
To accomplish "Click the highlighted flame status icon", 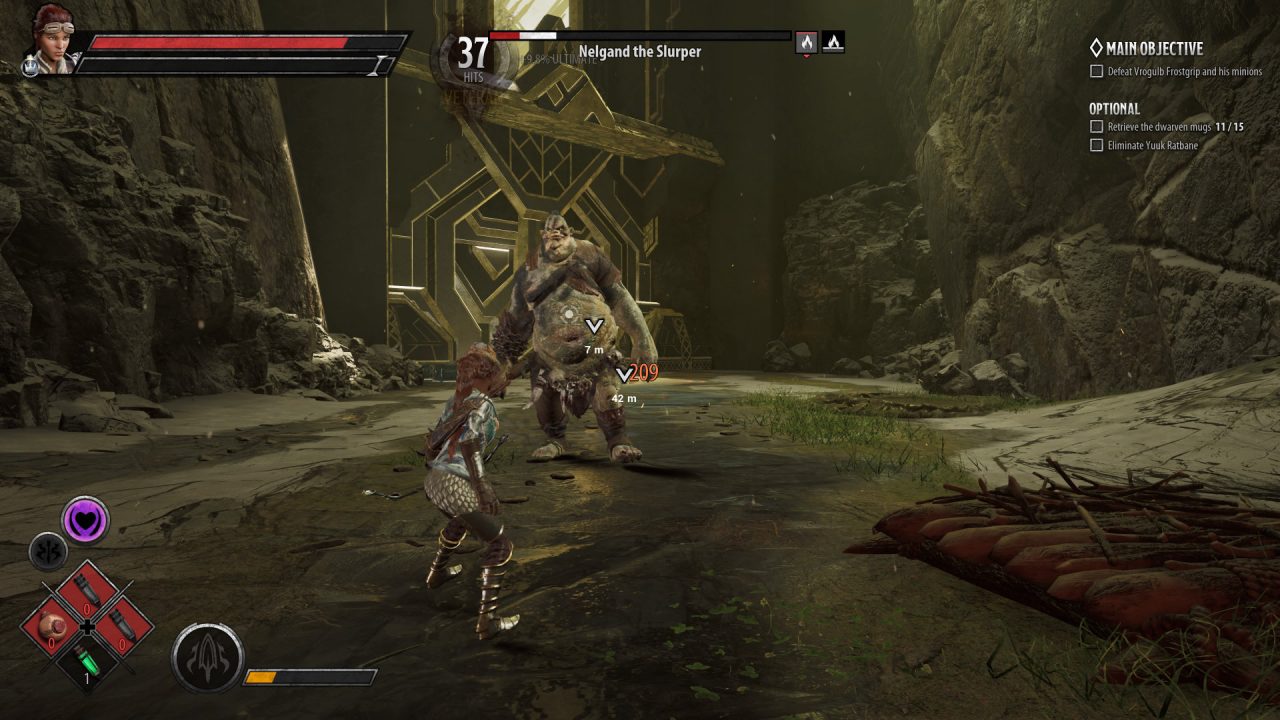I will point(807,42).
